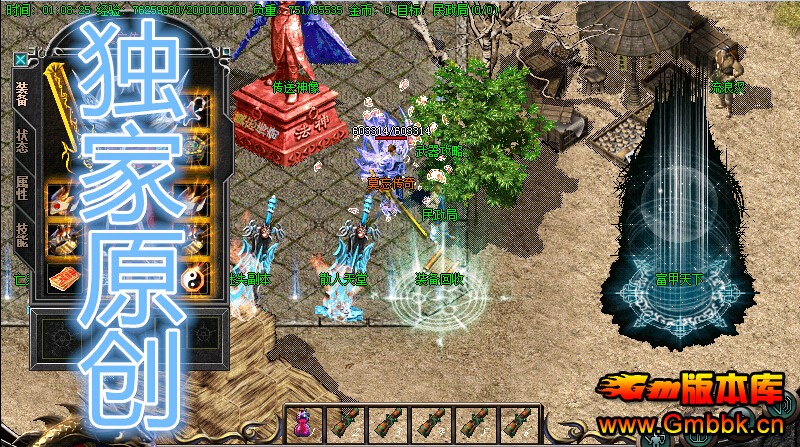
Task: Use the scroll in hotbar slot 4
Action: (429, 426)
